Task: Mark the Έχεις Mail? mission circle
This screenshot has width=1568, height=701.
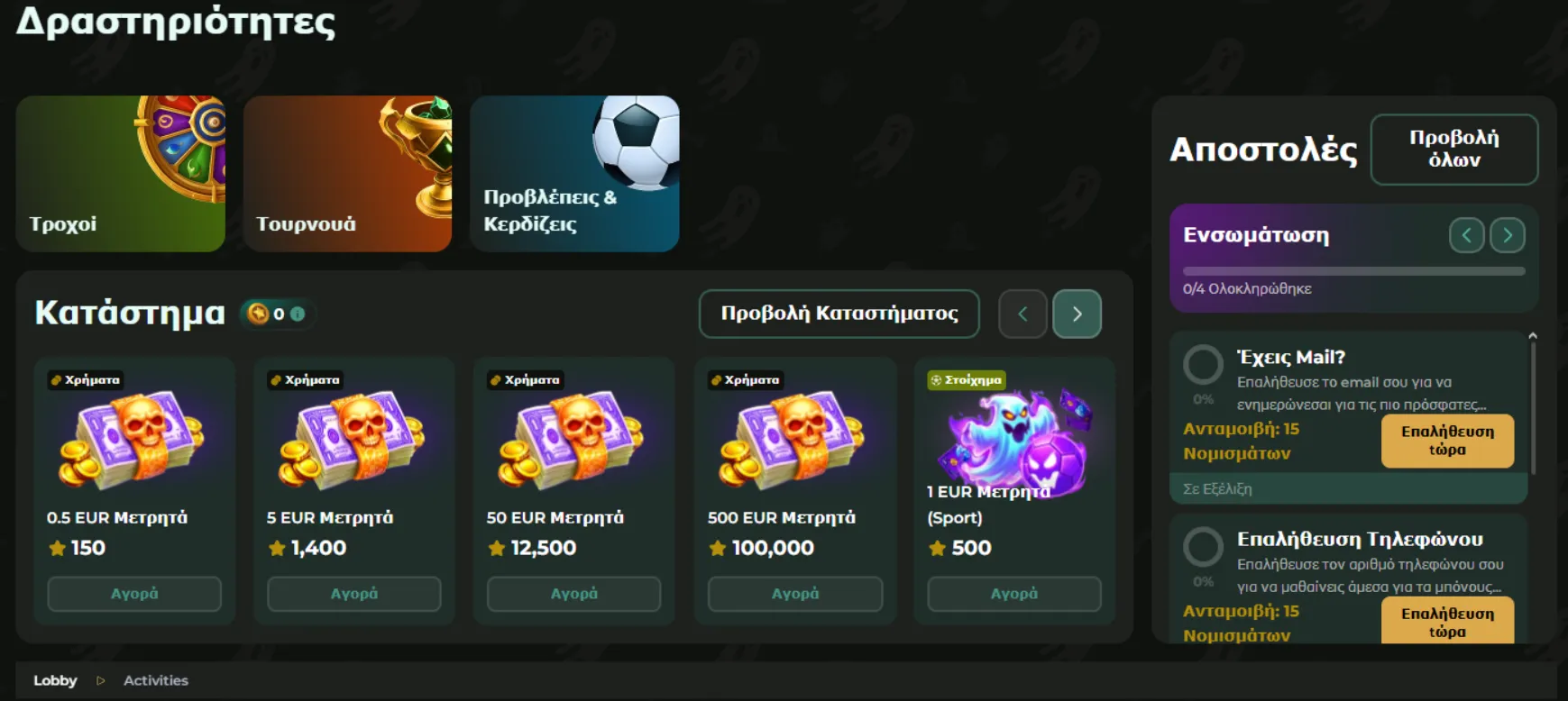Action: click(x=1203, y=366)
